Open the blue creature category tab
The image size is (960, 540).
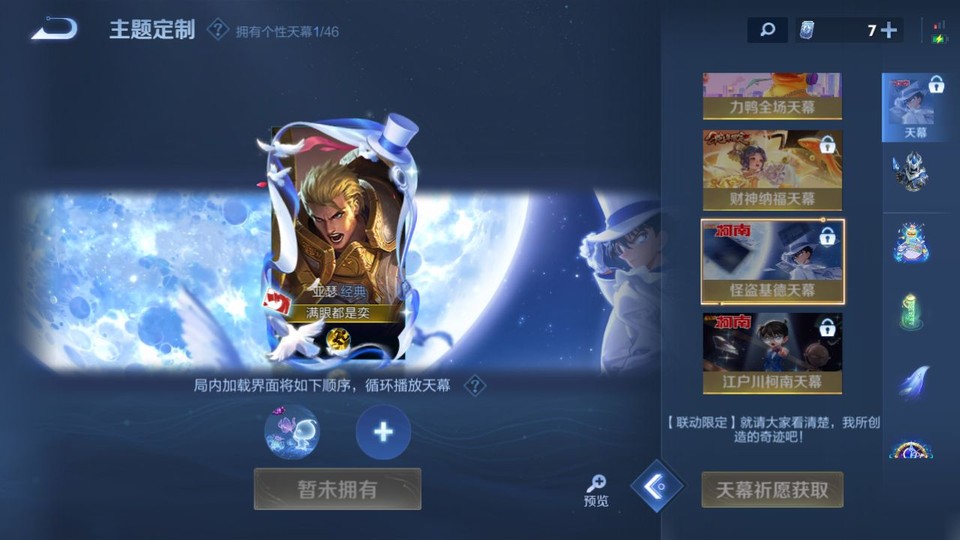tap(911, 243)
